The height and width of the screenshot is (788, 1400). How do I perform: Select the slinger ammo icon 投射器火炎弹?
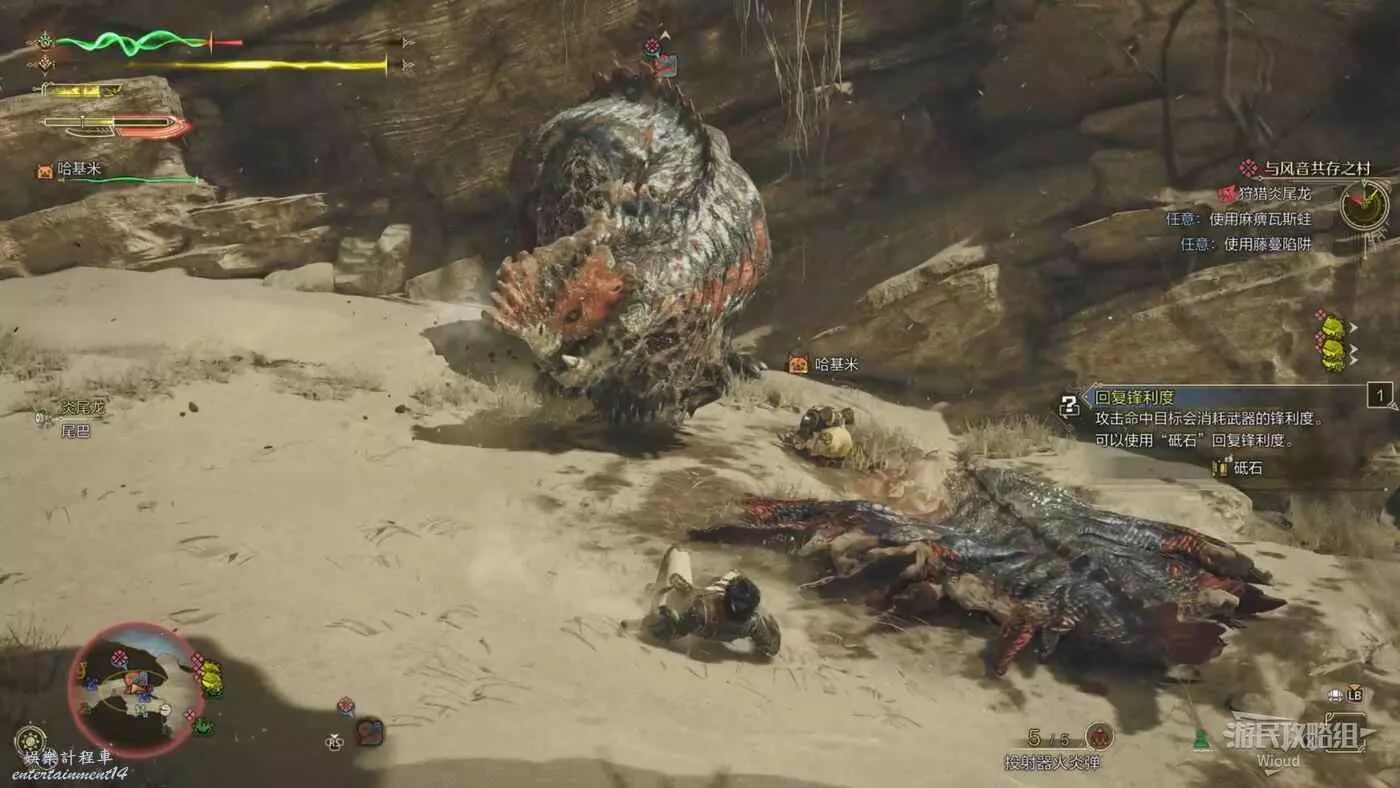[1100, 737]
